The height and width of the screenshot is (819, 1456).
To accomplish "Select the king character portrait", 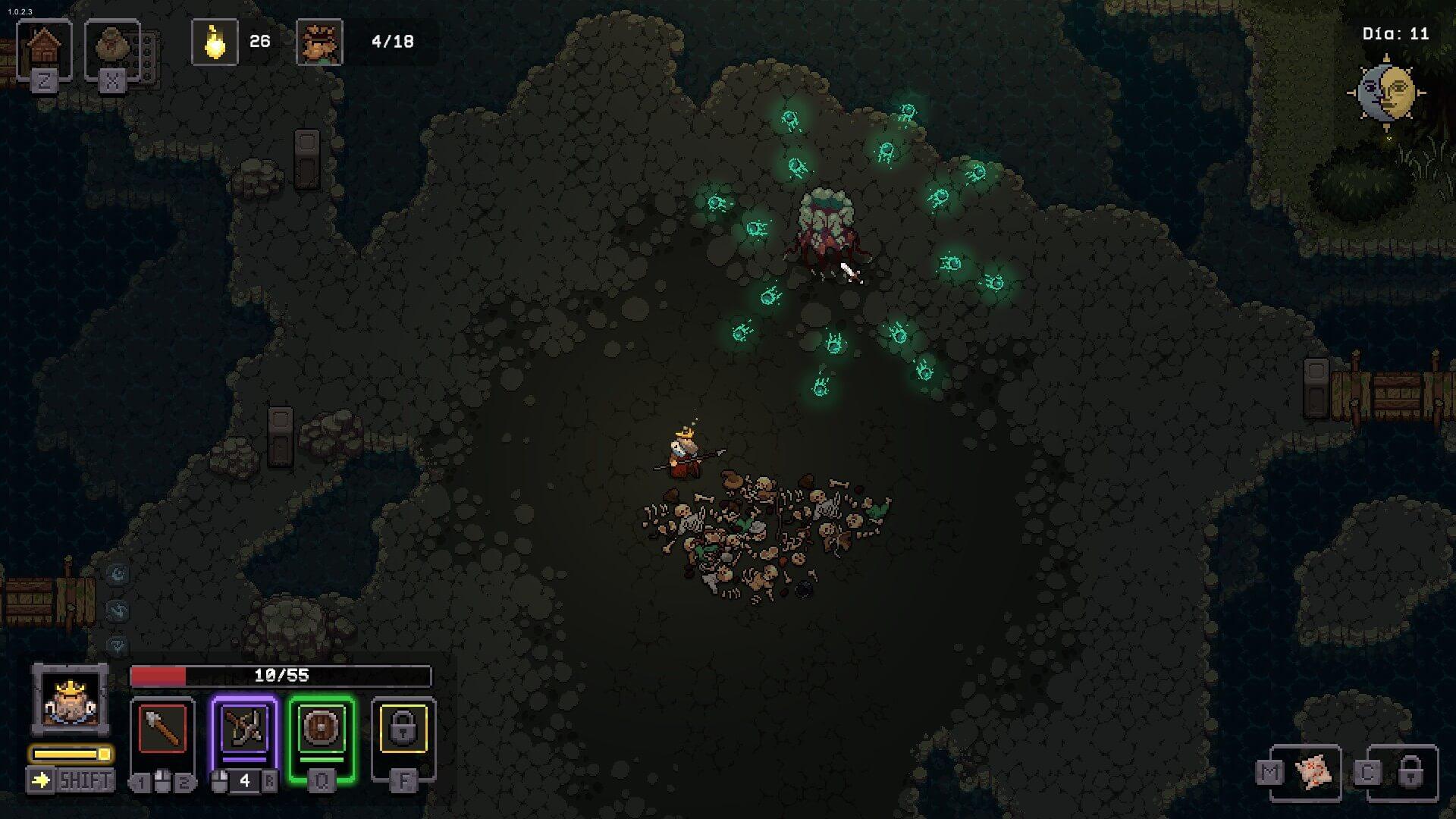I will coord(71,699).
